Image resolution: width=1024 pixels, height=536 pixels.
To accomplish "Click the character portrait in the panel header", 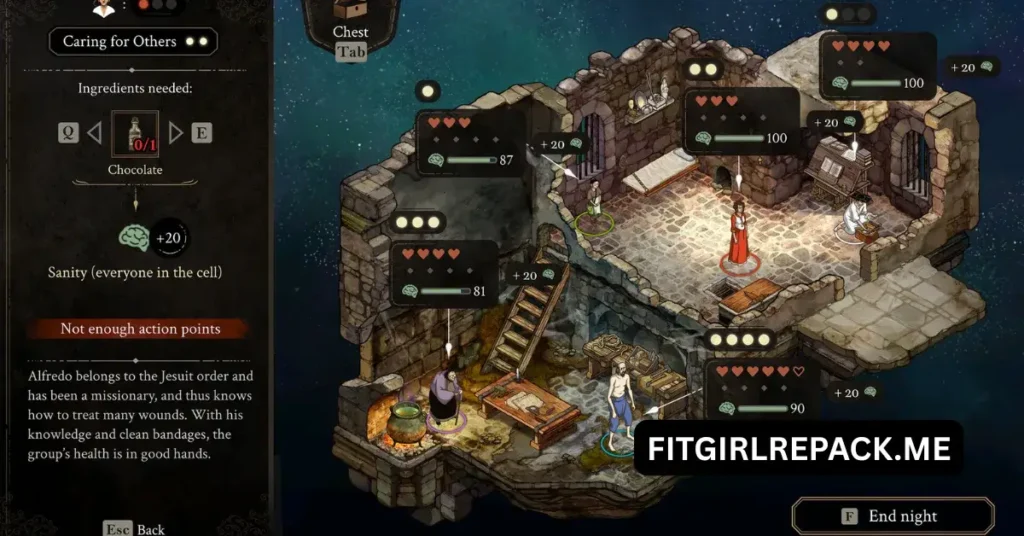I will (x=102, y=6).
